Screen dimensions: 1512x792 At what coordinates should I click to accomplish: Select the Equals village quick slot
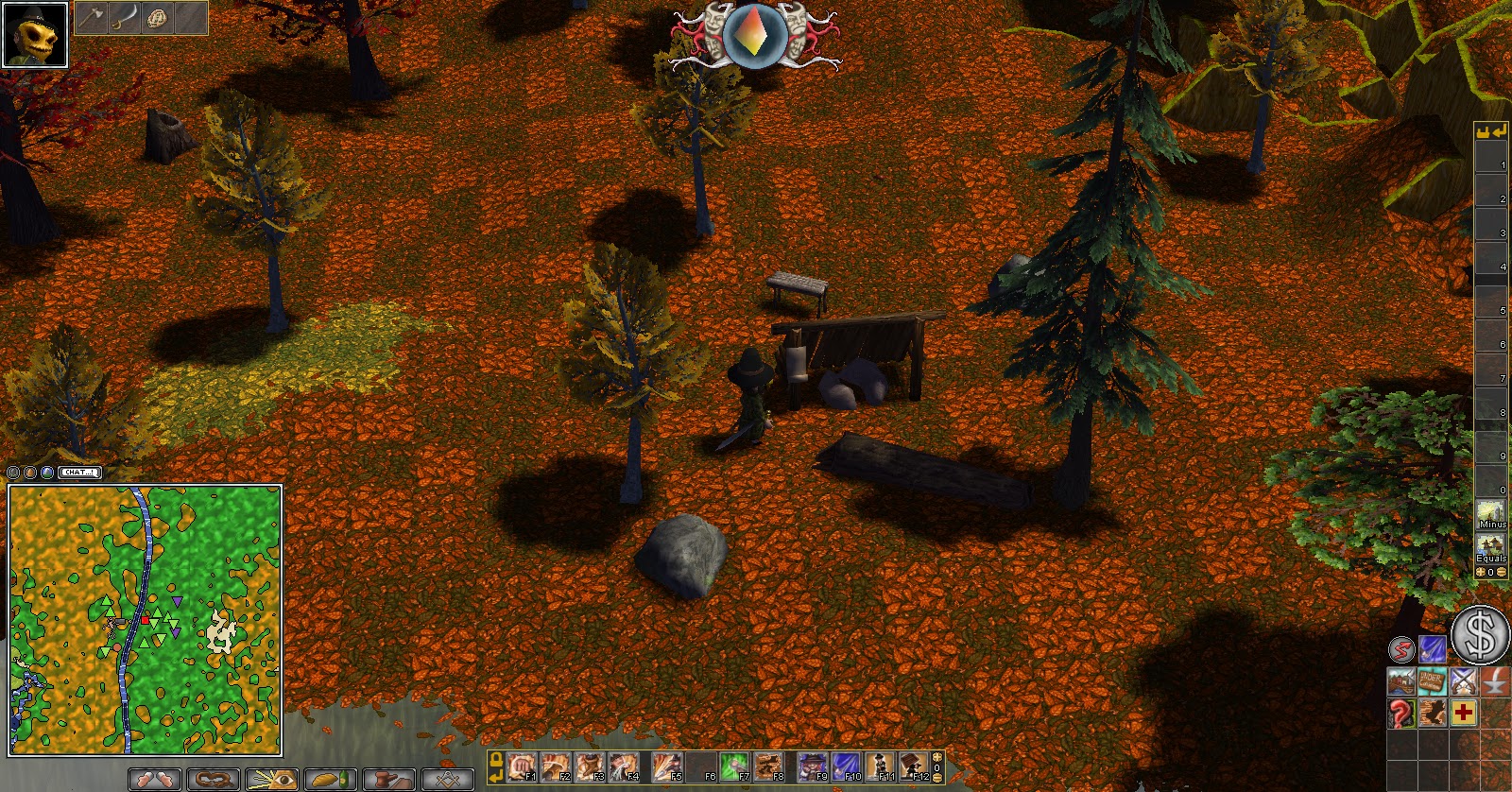pyautogui.click(x=1491, y=548)
